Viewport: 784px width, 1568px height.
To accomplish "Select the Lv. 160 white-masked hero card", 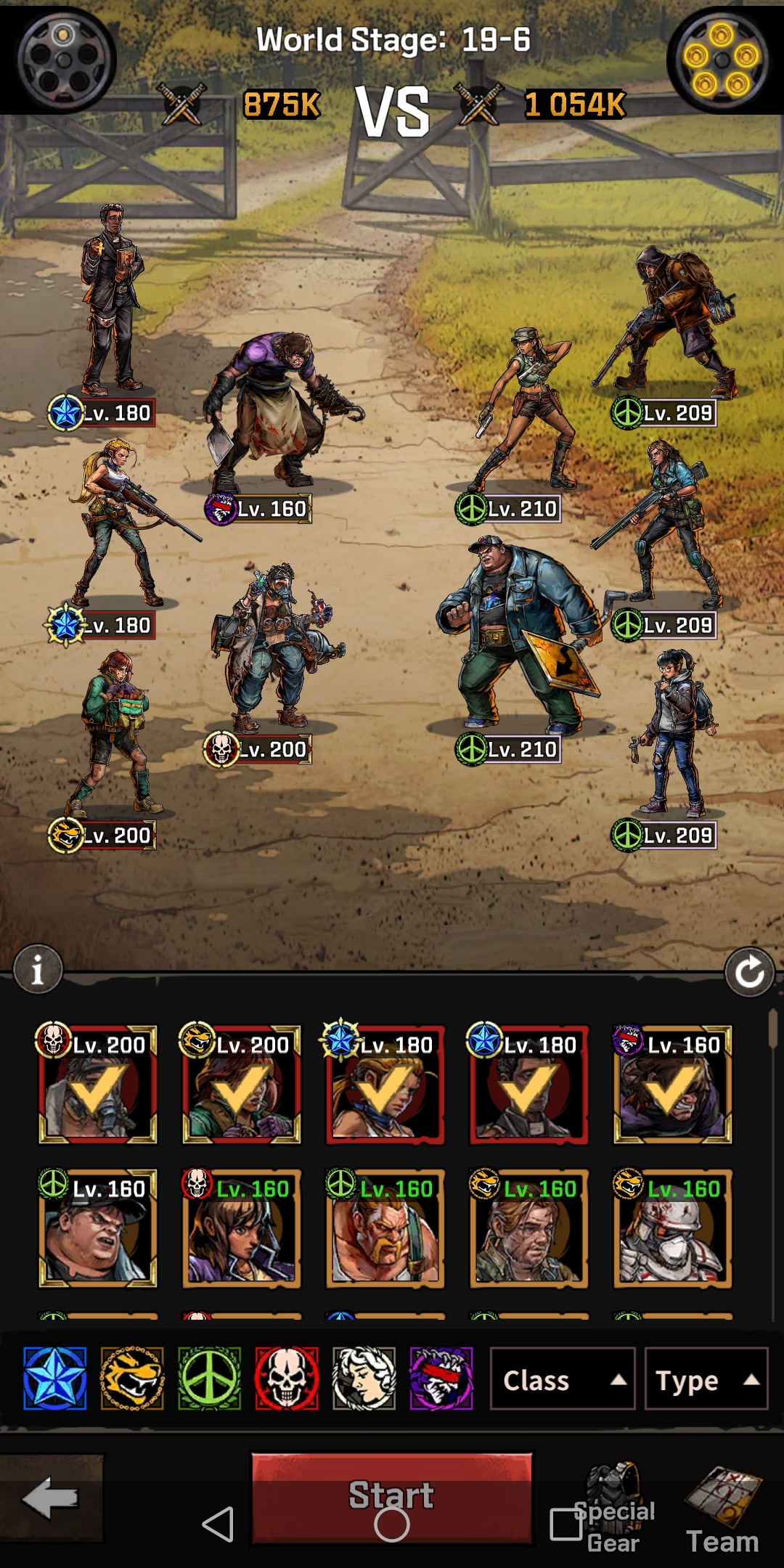I will tap(672, 1228).
